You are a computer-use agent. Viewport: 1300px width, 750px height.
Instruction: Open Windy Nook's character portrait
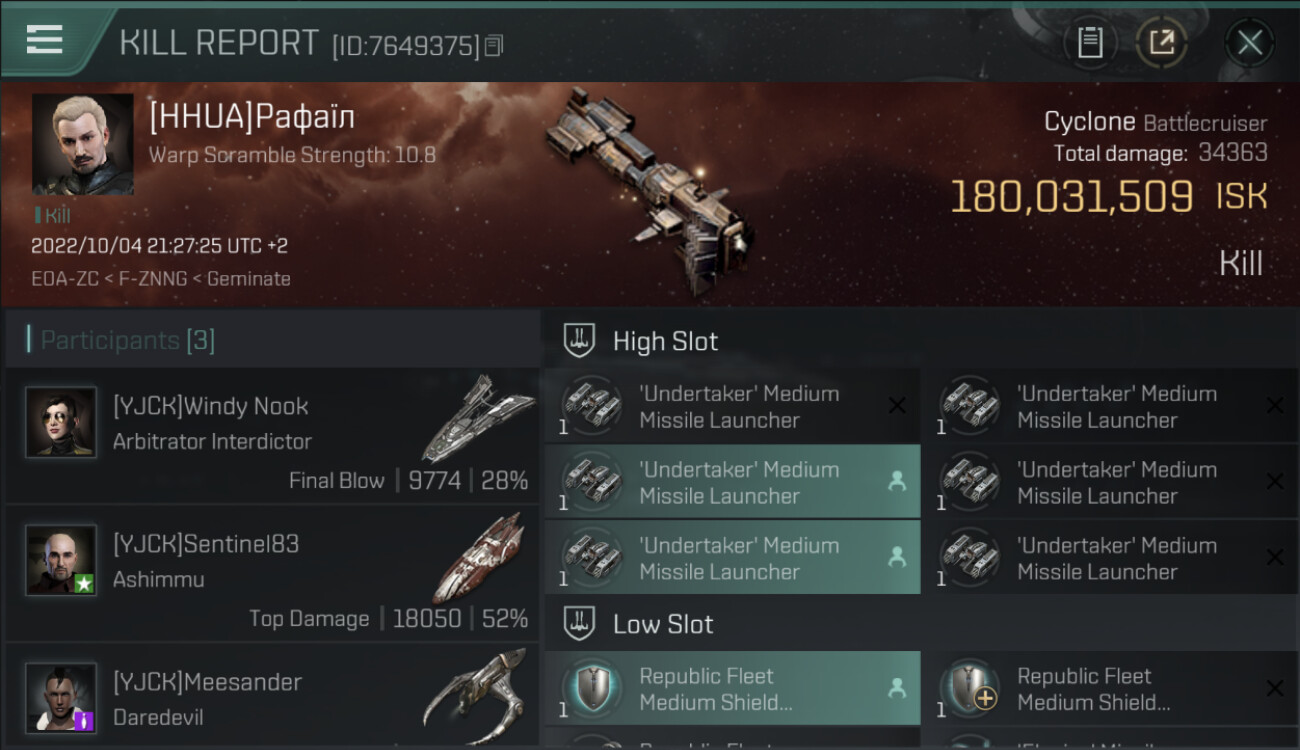(61, 422)
